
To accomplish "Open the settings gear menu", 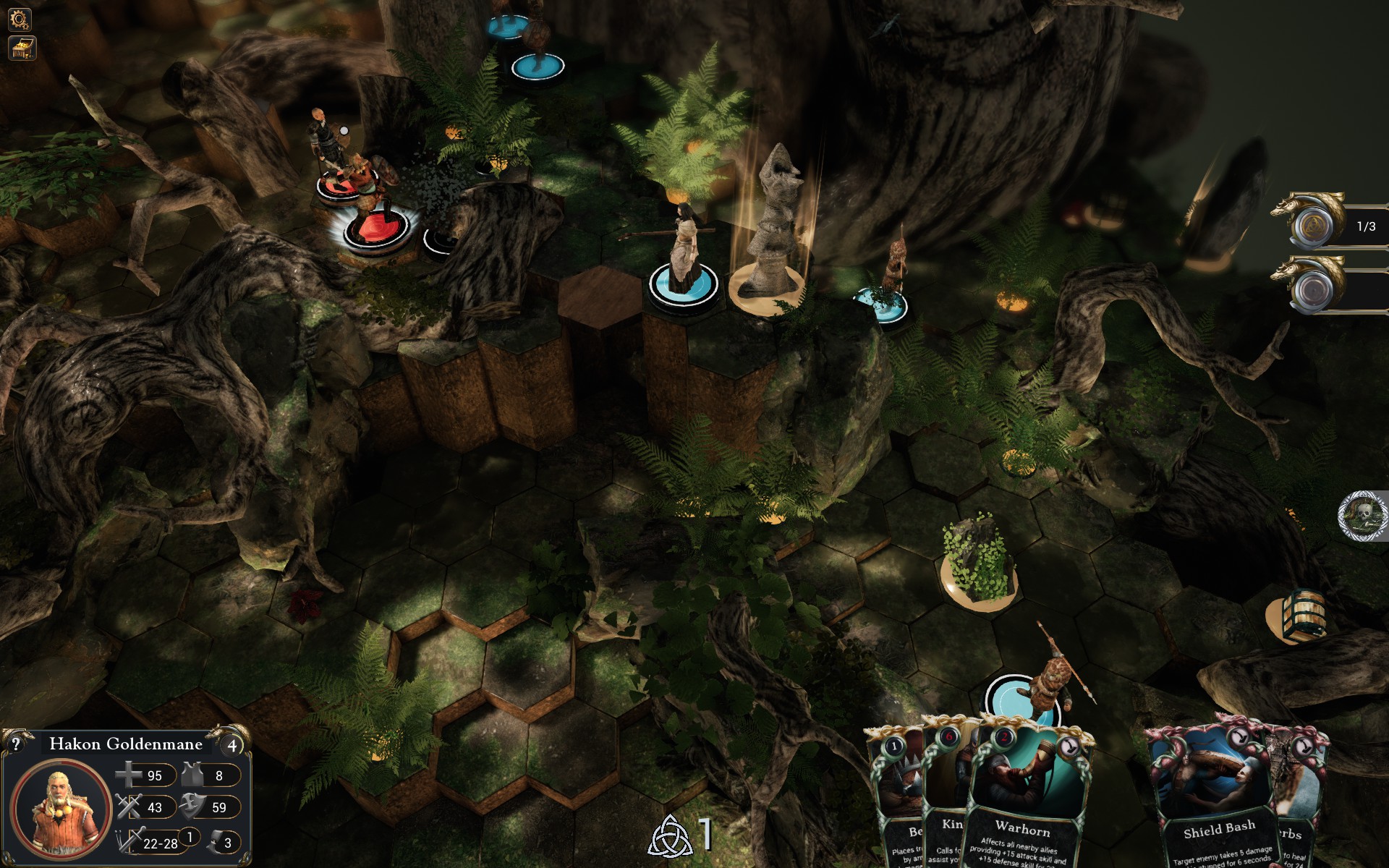I will [20, 19].
